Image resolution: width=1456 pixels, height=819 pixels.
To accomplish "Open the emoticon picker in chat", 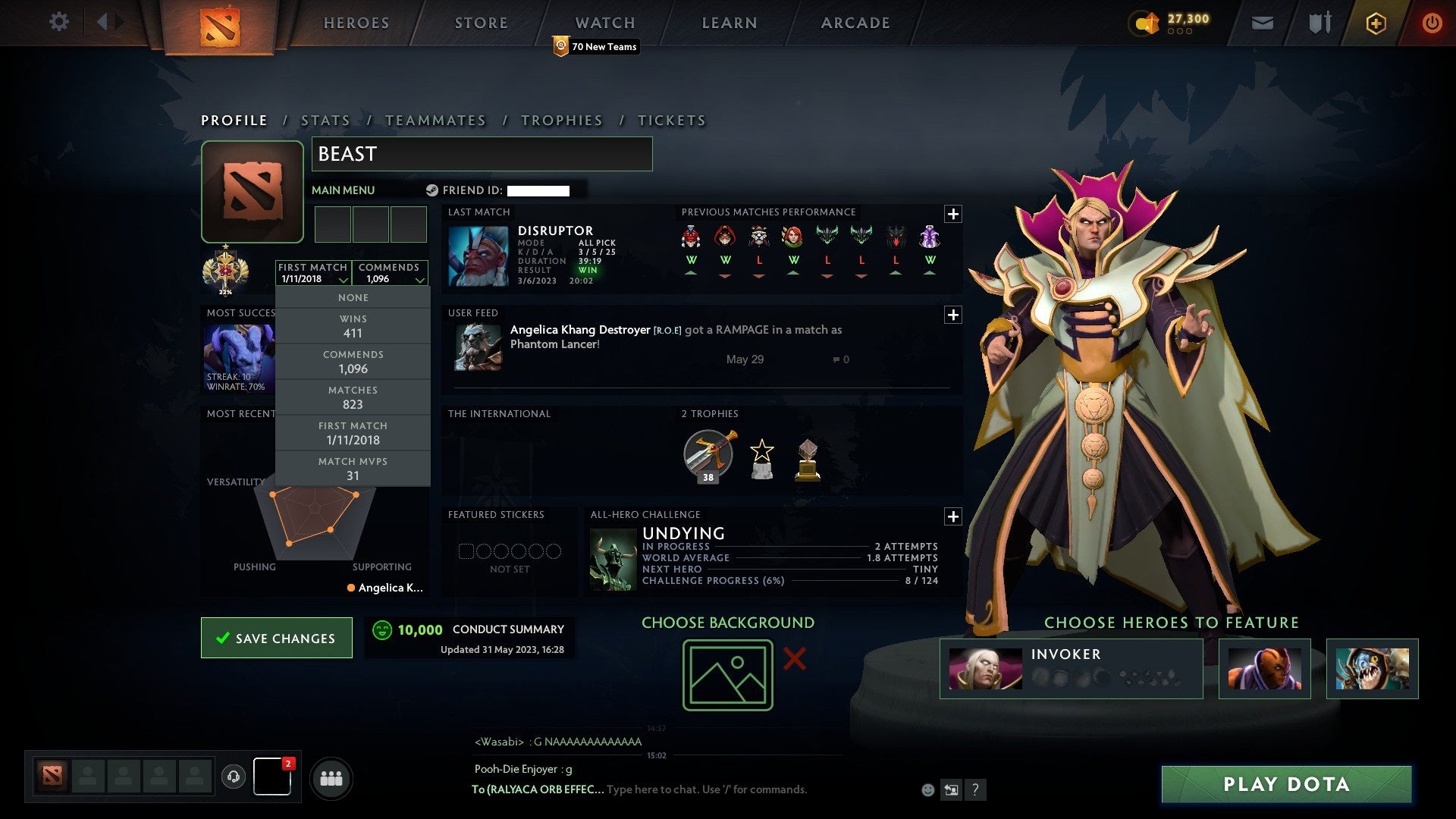I will pyautogui.click(x=928, y=789).
